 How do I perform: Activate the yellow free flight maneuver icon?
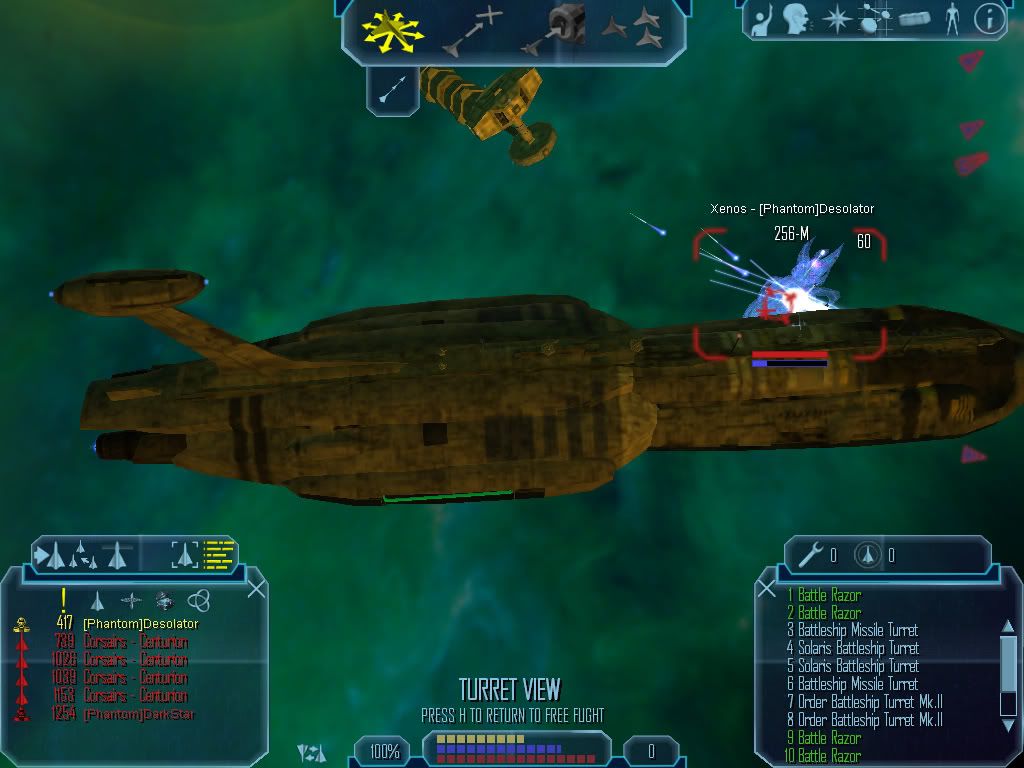(x=393, y=29)
